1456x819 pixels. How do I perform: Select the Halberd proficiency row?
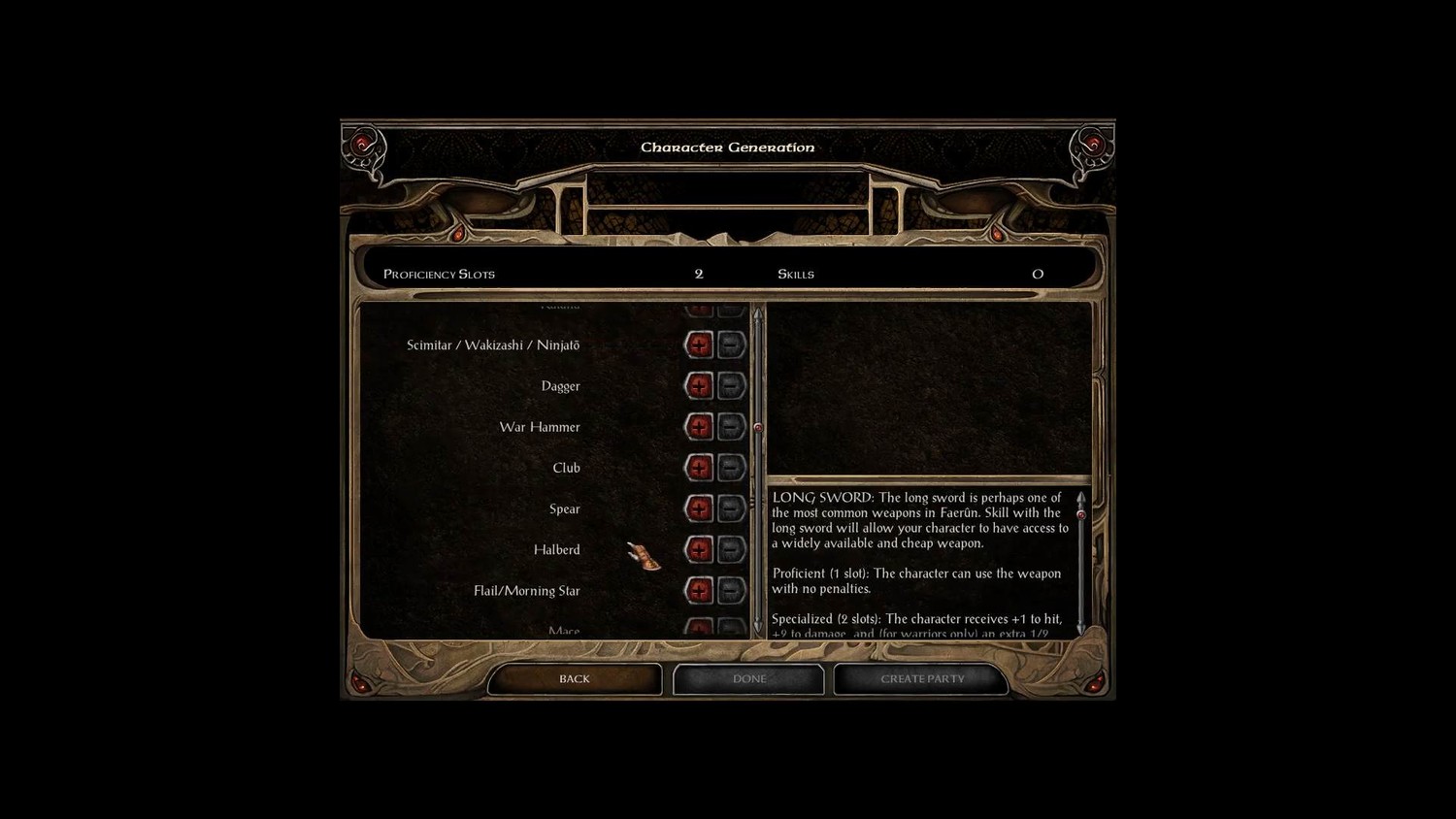[x=556, y=550]
